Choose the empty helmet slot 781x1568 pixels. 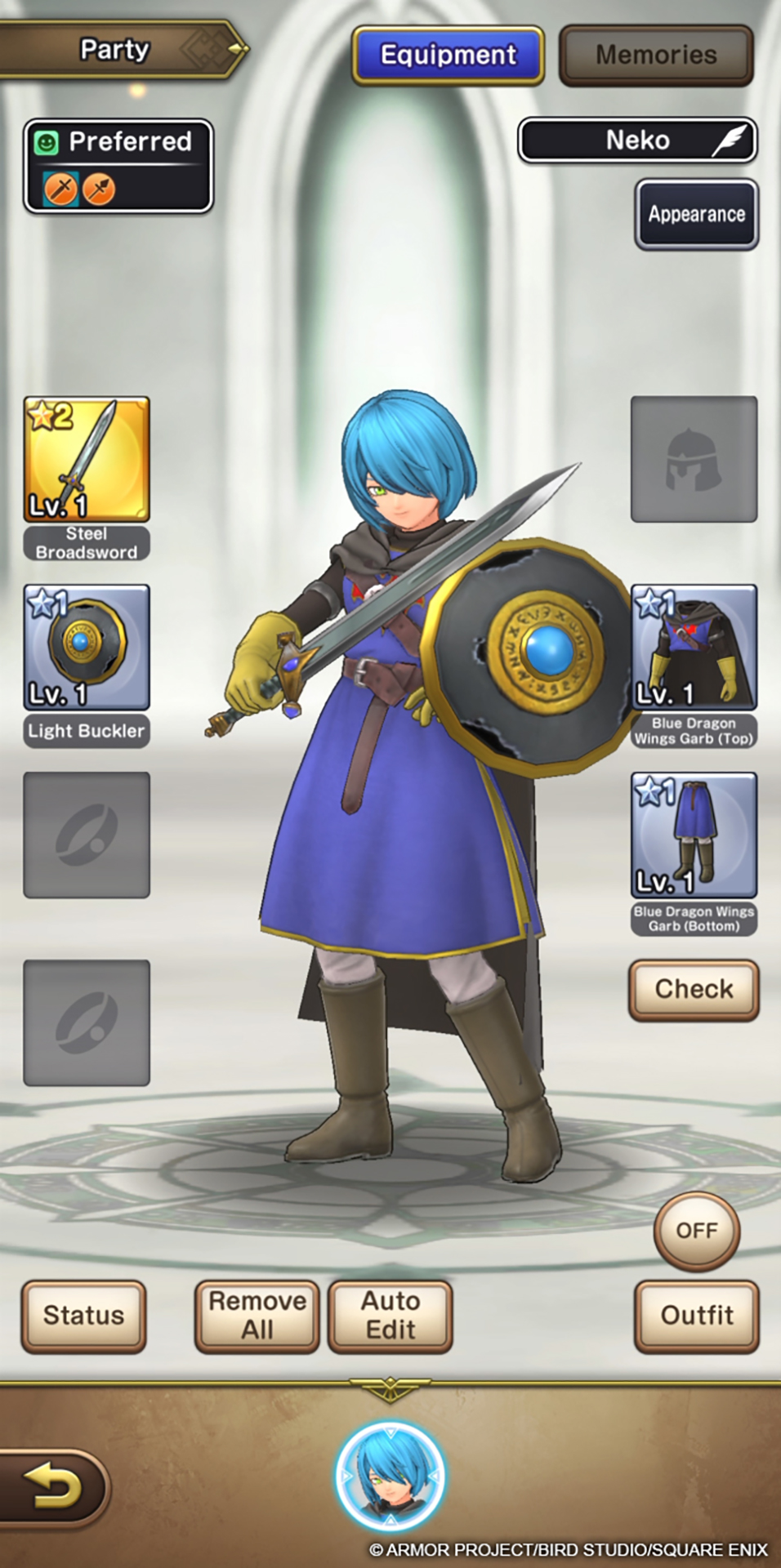tap(694, 459)
